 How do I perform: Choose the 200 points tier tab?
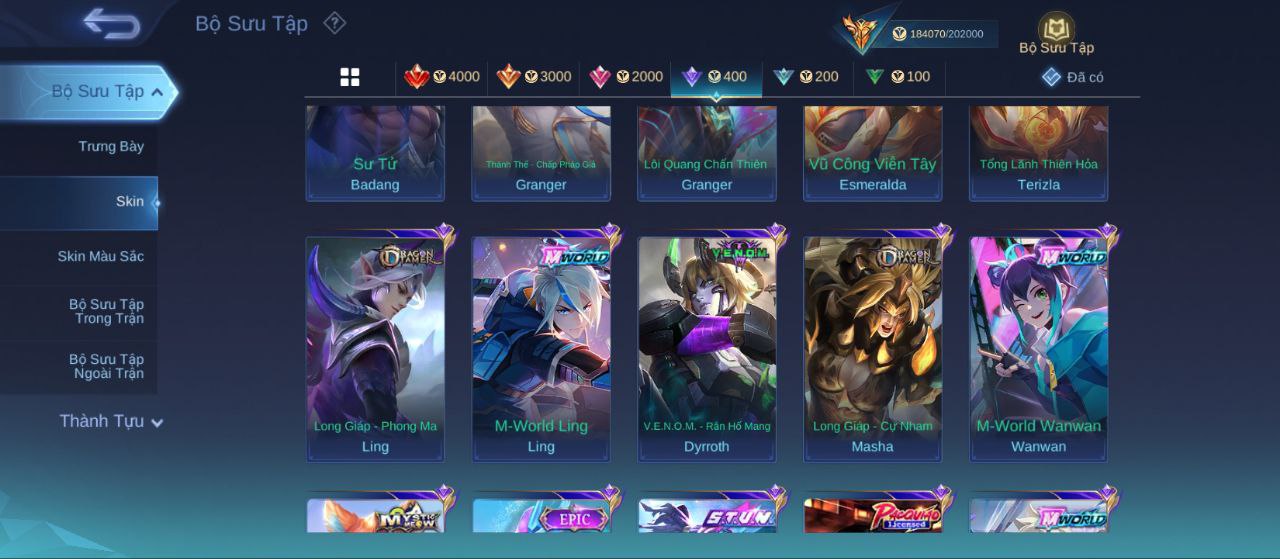806,77
